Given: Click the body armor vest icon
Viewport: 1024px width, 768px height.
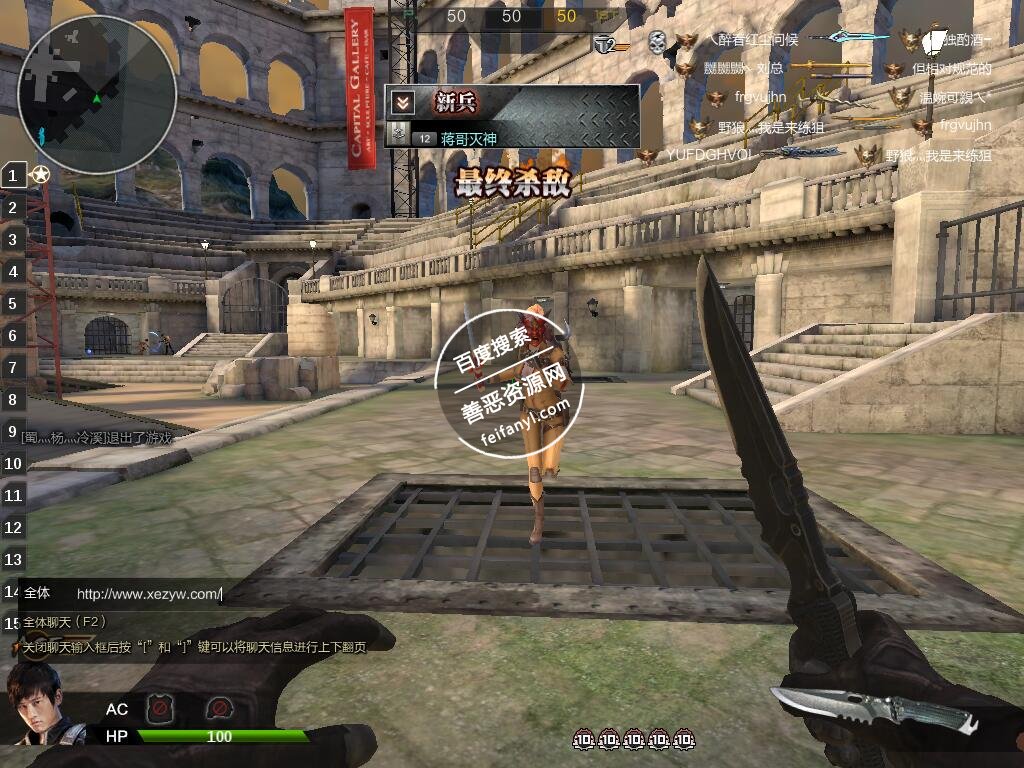Looking at the screenshot, I should pyautogui.click(x=158, y=709).
